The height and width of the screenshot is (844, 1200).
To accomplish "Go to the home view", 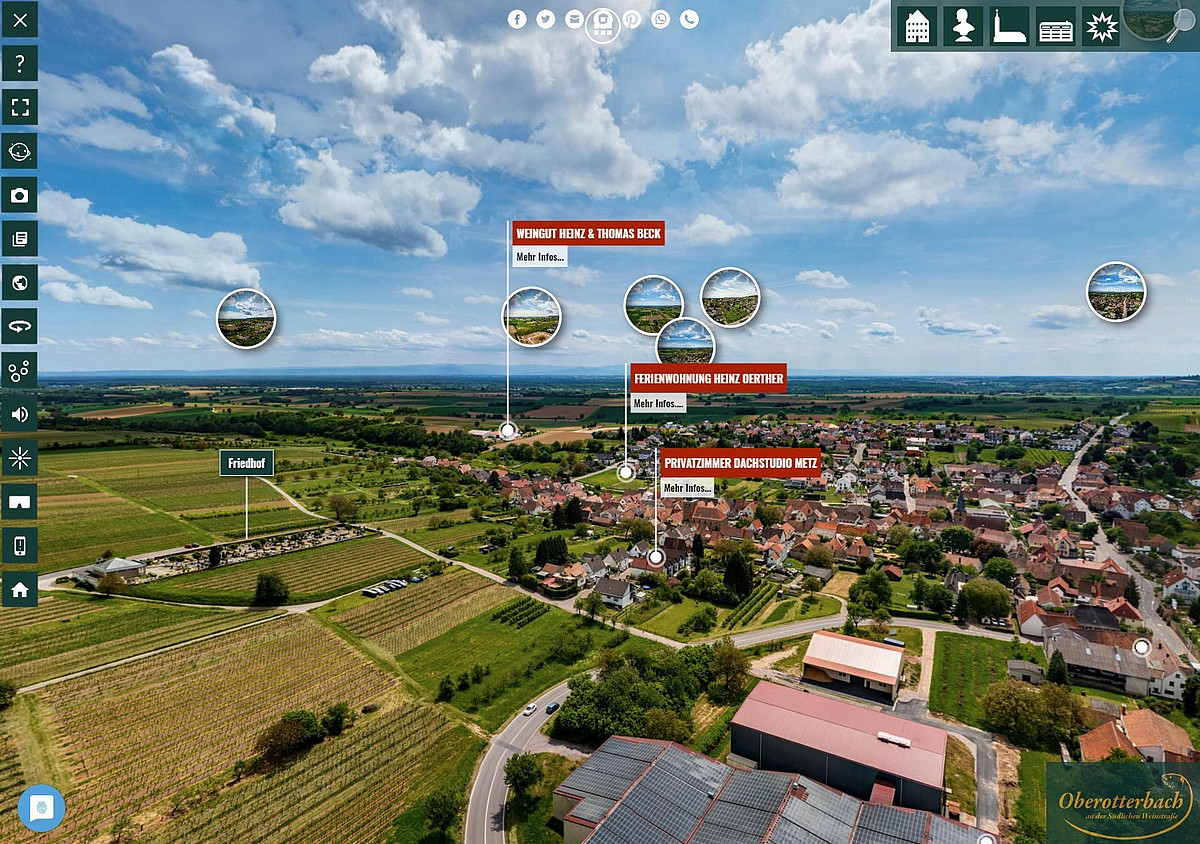I will pyautogui.click(x=20, y=589).
